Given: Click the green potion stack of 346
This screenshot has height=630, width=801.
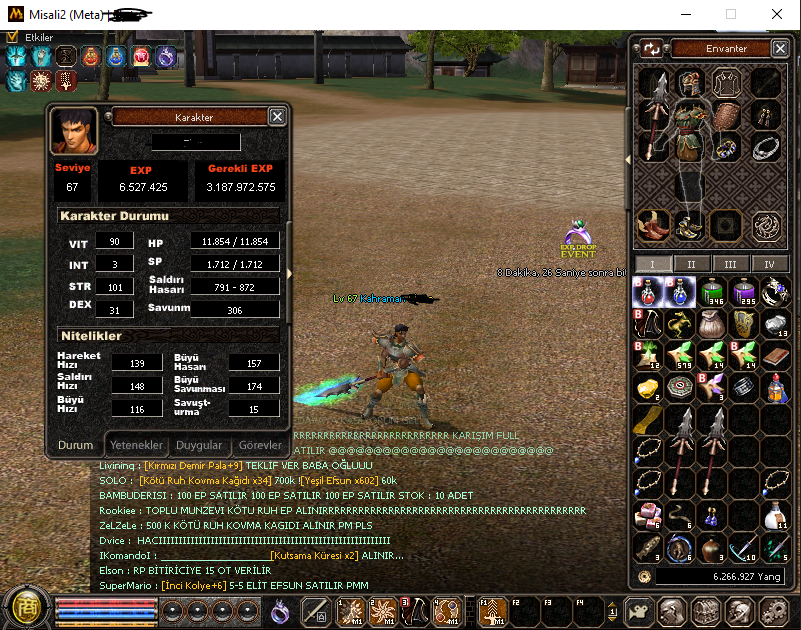Looking at the screenshot, I should [711, 292].
